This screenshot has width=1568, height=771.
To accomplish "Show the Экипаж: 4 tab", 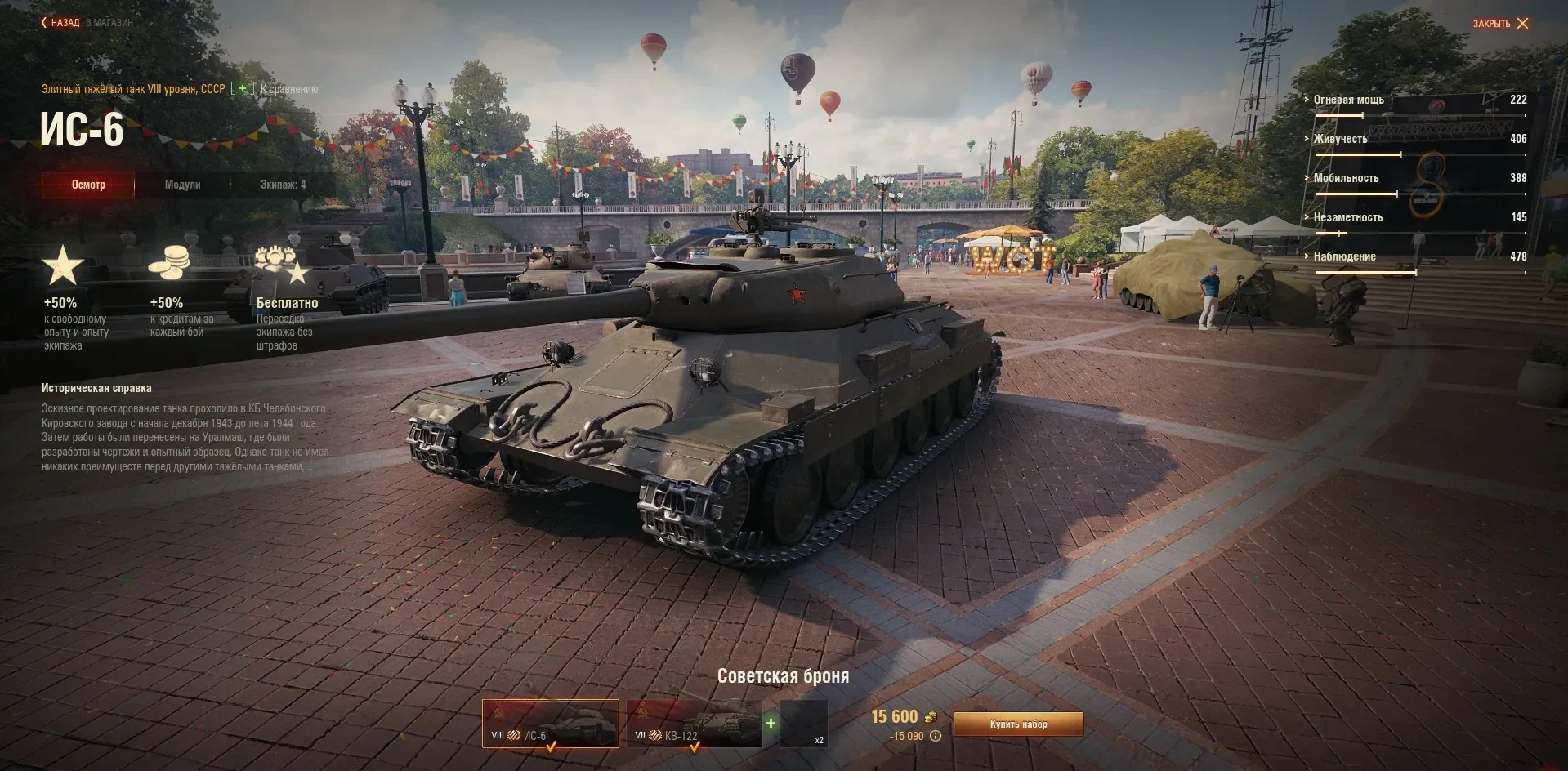I will point(283,185).
